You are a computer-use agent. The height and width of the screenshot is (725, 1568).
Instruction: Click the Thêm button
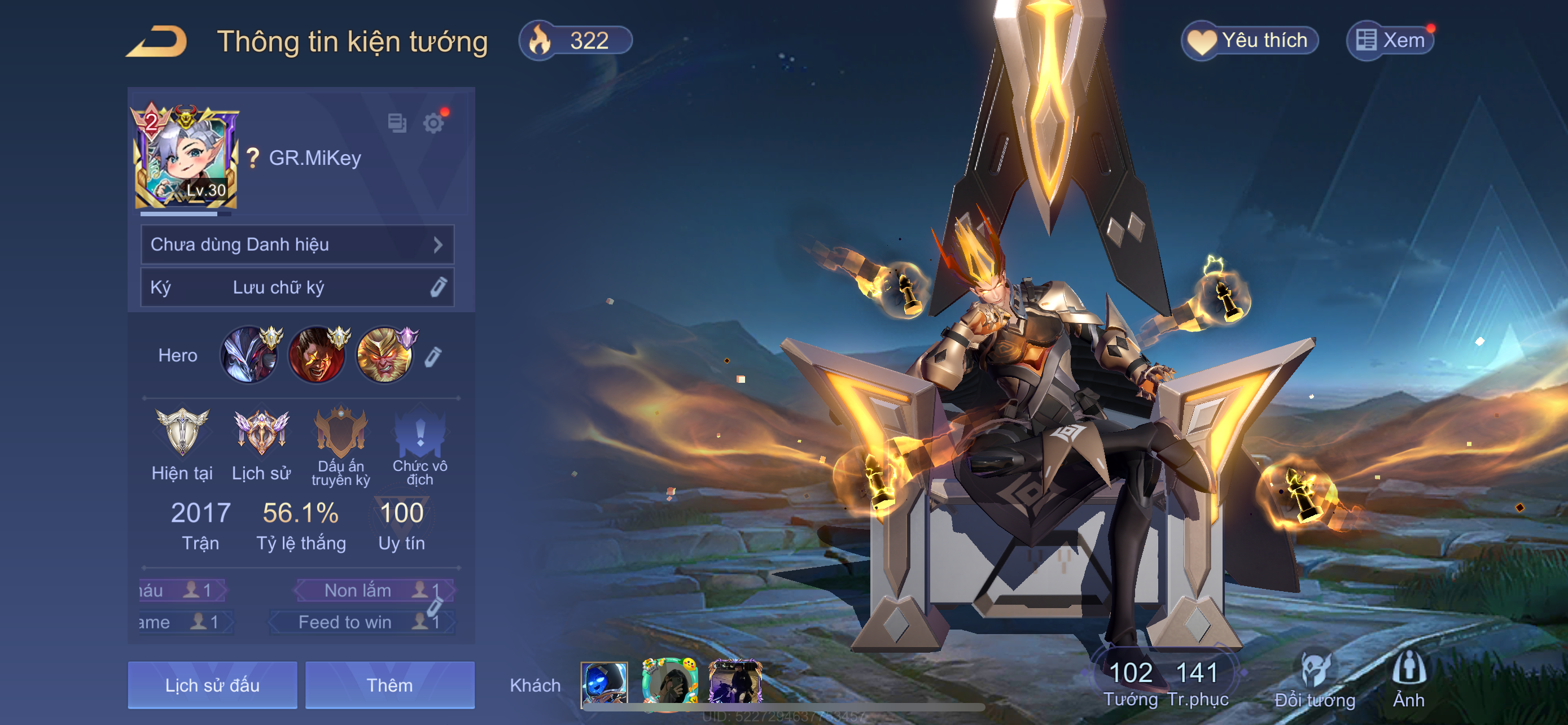pos(389,685)
